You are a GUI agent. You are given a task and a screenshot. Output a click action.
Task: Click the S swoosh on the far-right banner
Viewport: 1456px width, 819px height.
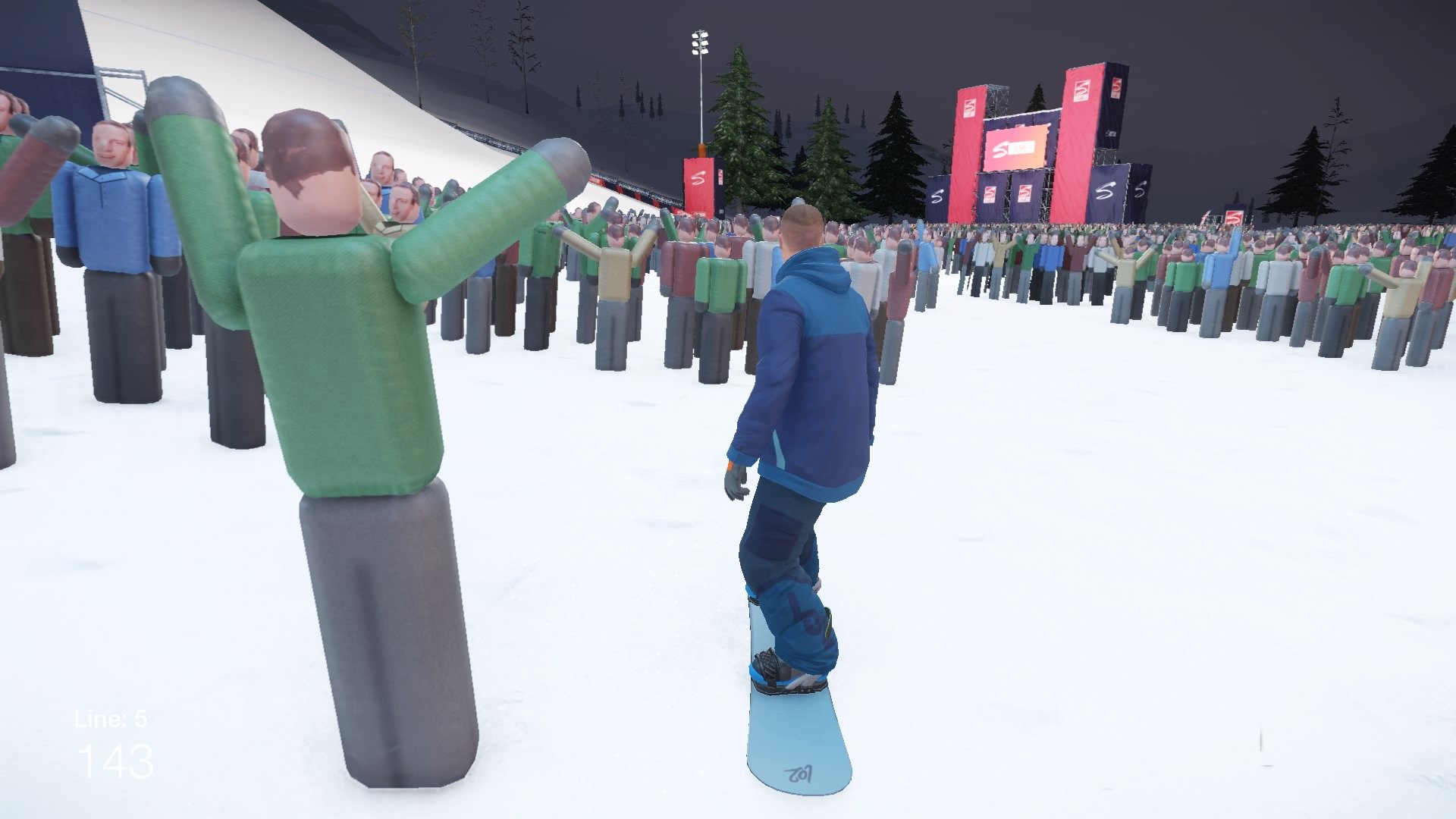pyautogui.click(x=1140, y=189)
